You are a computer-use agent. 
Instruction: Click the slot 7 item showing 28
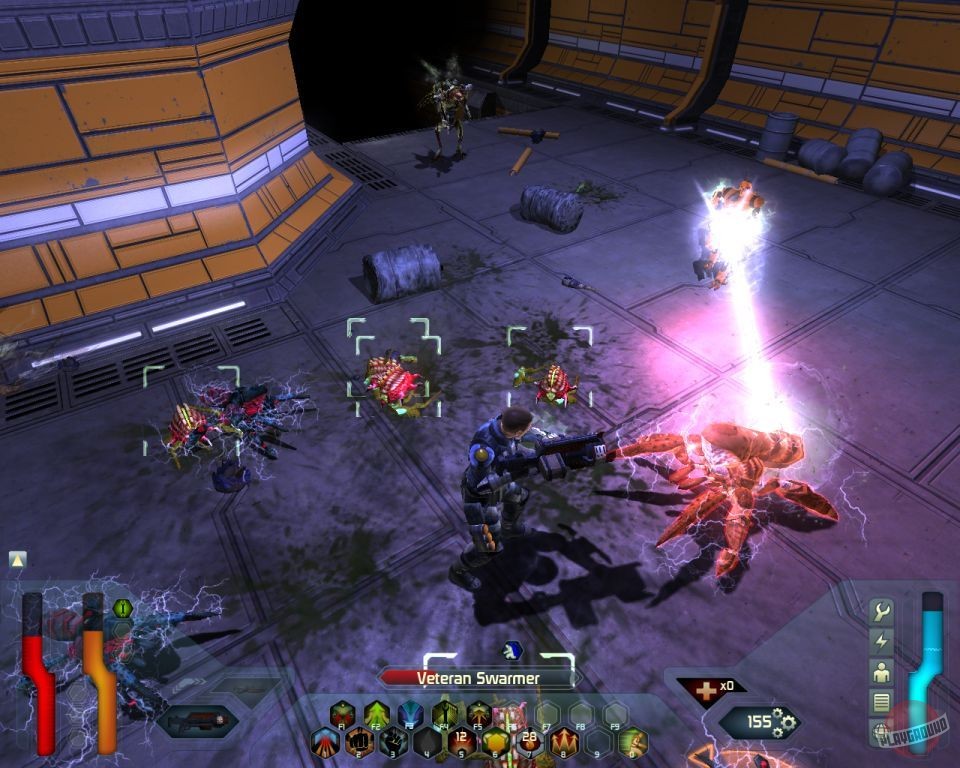tap(529, 743)
